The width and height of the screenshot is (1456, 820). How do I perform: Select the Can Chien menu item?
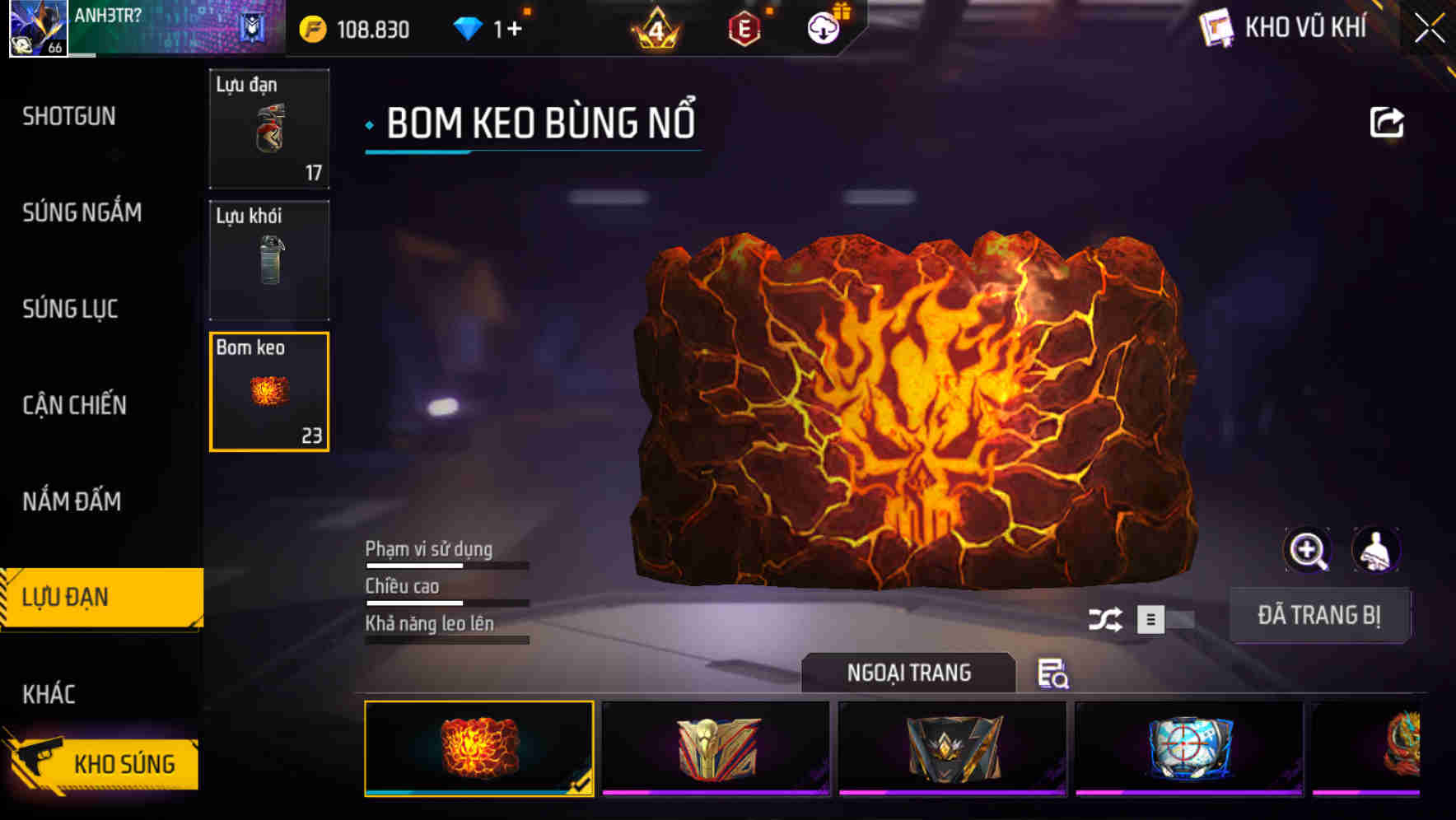coord(74,406)
